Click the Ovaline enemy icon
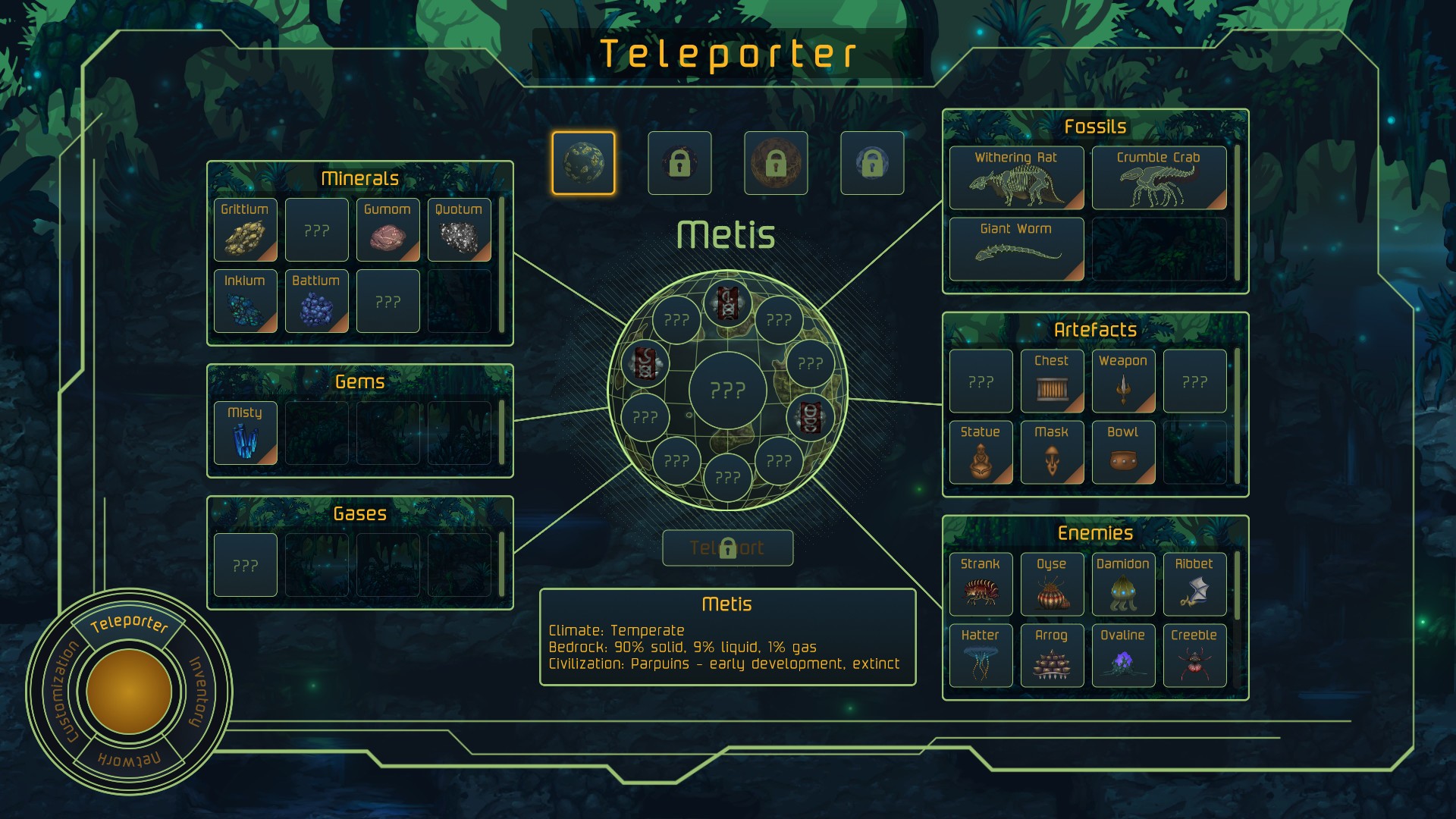This screenshot has height=819, width=1456. pyautogui.click(x=1123, y=655)
